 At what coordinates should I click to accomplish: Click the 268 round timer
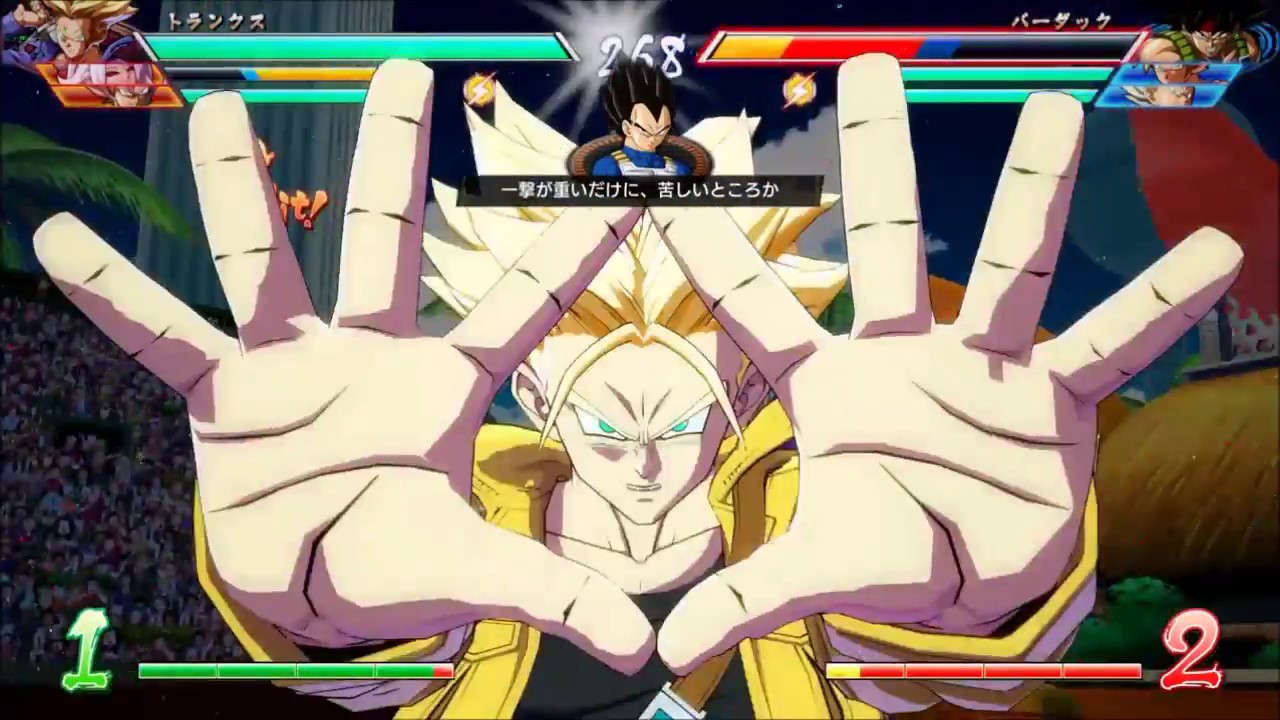click(640, 45)
